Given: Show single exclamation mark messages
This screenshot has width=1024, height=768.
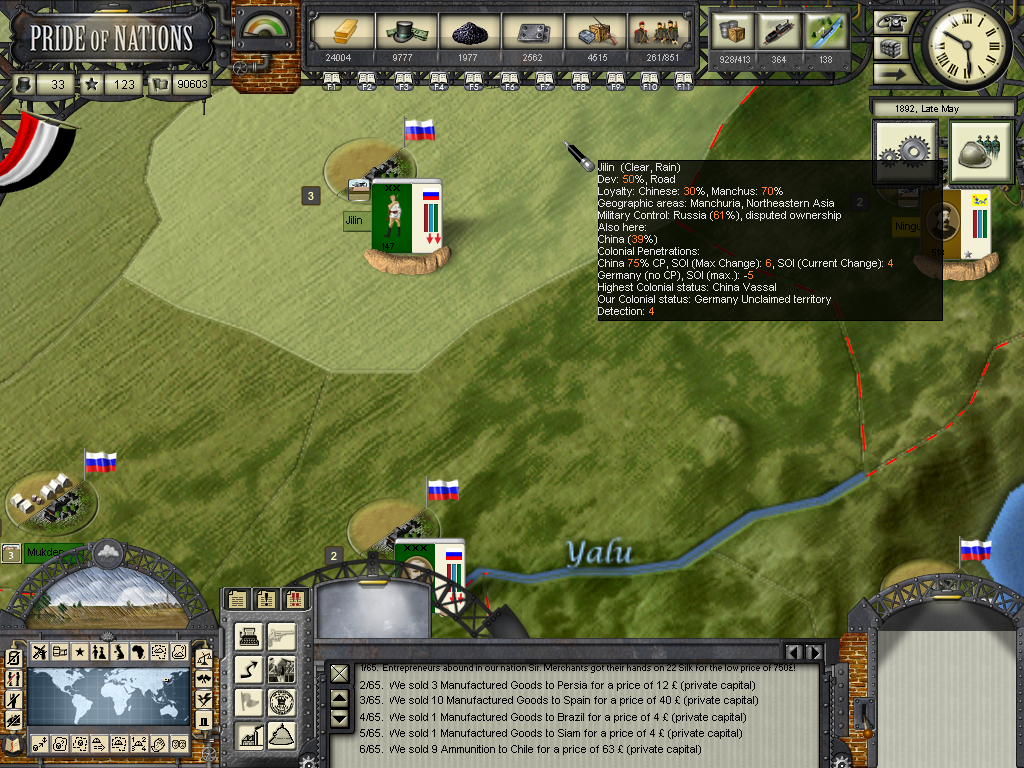Looking at the screenshot, I should (x=266, y=599).
